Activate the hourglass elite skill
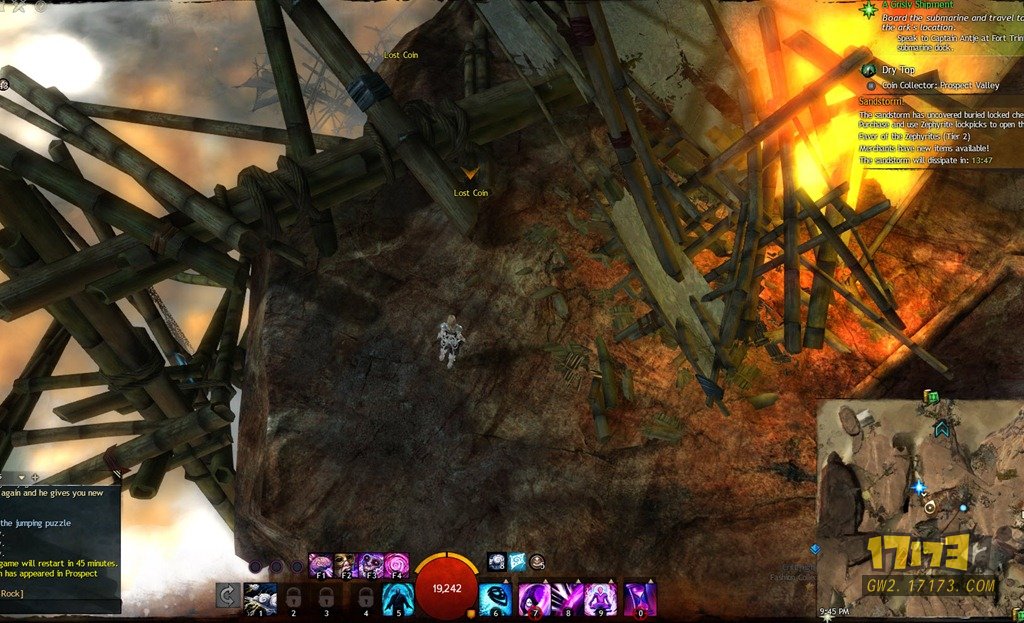This screenshot has height=623, width=1024. click(x=640, y=598)
